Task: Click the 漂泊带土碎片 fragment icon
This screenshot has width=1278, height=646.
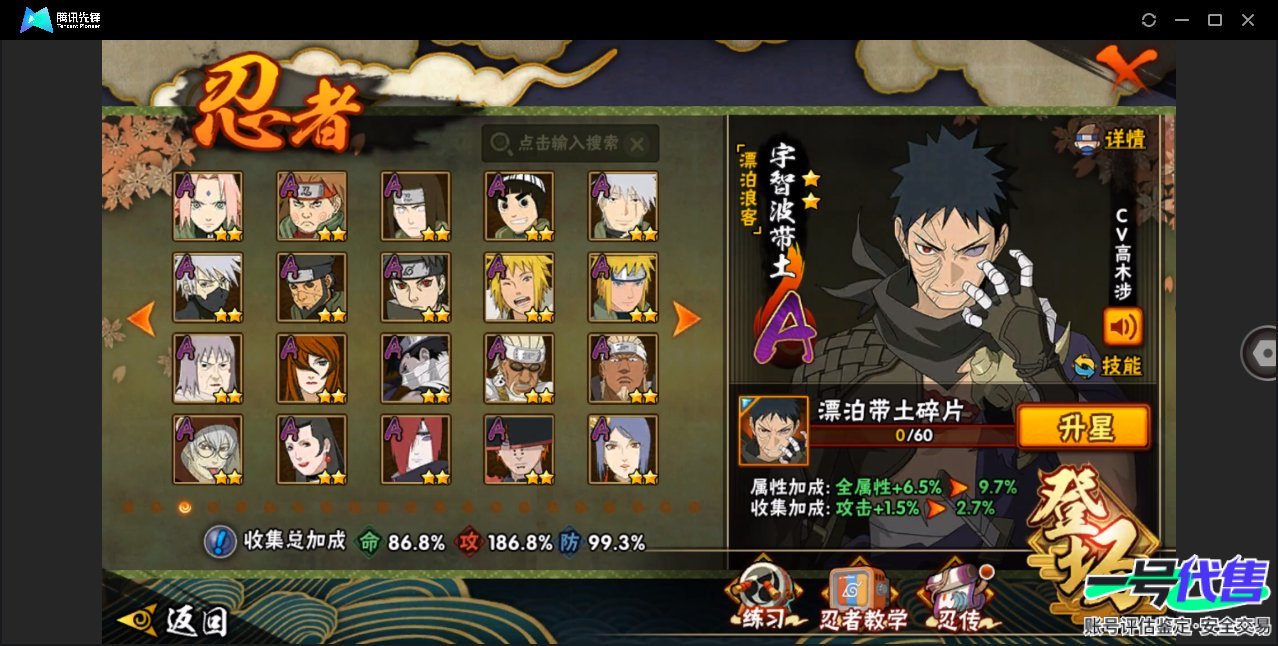Action: (773, 430)
